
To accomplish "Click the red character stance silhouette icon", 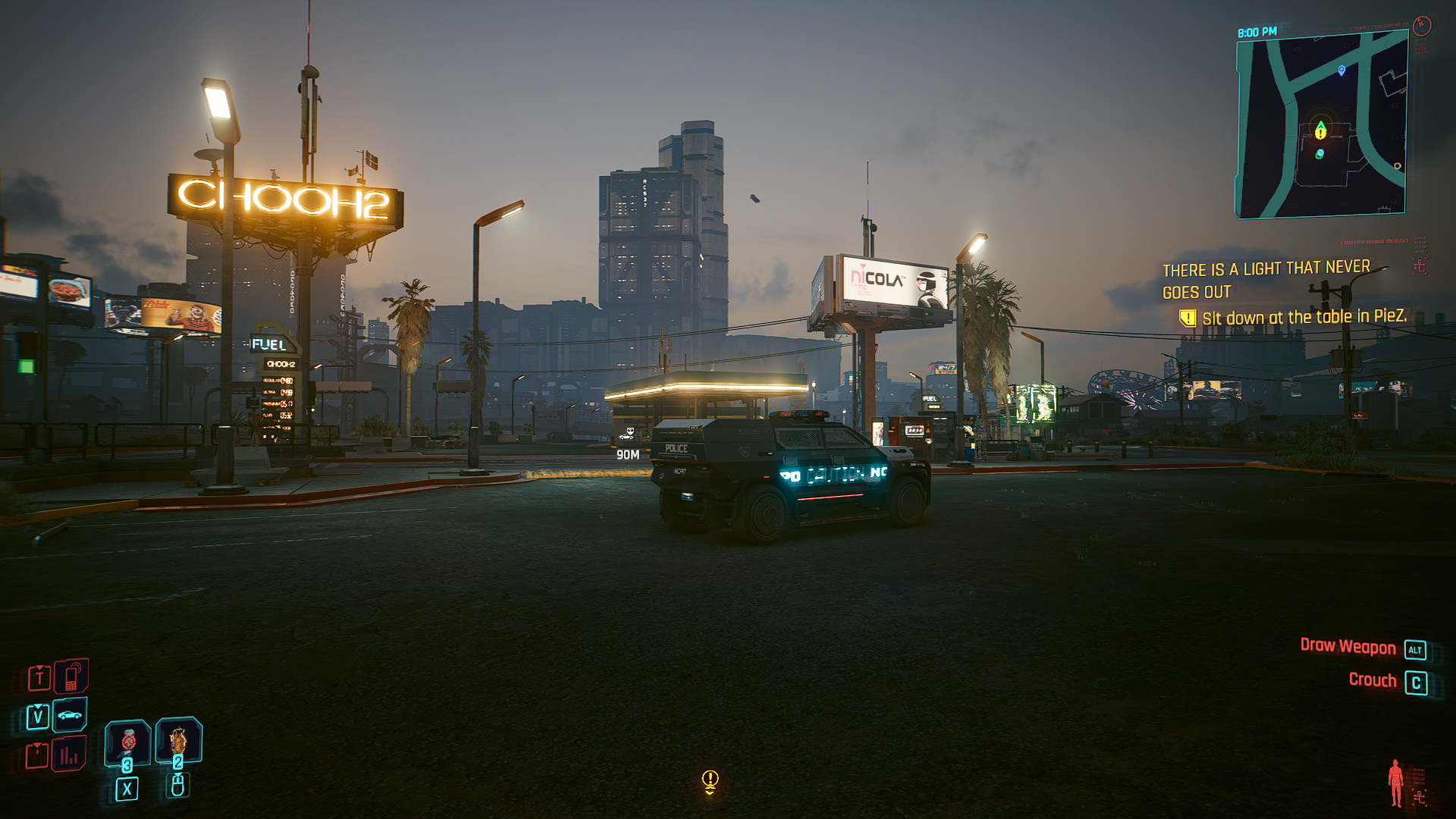I will [1395, 783].
